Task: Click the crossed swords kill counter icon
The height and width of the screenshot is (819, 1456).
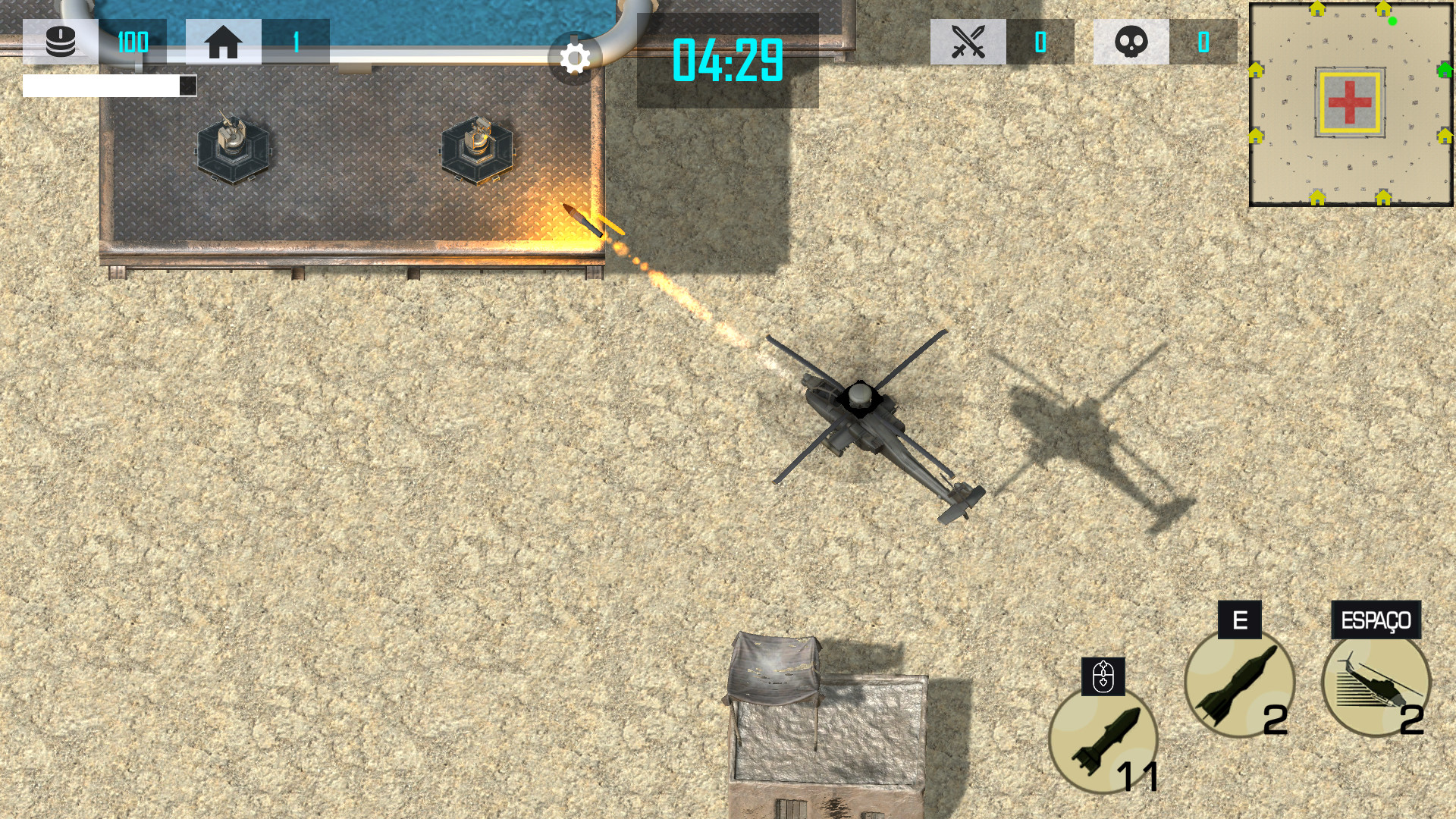Action: tap(968, 42)
